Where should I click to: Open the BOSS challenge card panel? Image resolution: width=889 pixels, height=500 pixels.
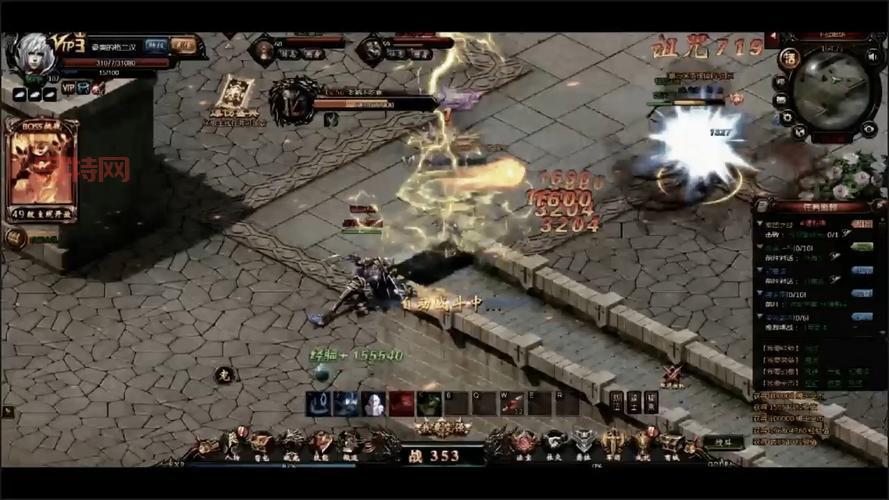[41, 167]
